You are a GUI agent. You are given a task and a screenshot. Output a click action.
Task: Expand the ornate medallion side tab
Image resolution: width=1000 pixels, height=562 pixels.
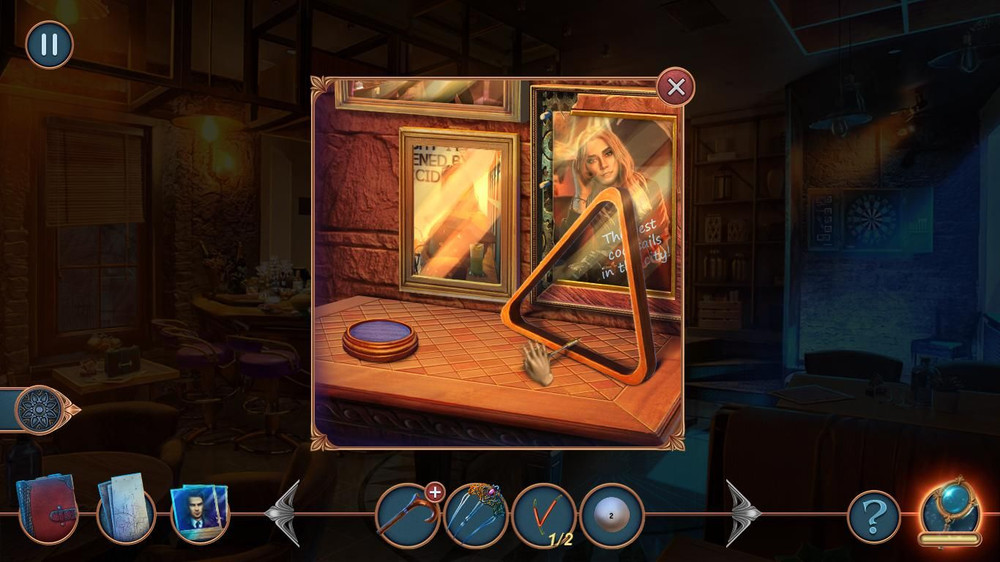click(42, 409)
